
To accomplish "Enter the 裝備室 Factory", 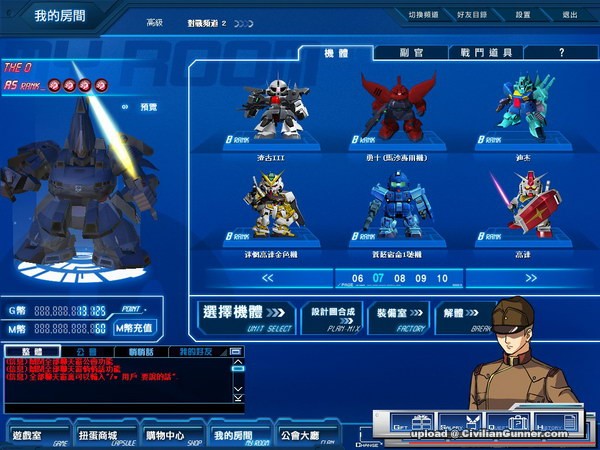I will pos(400,317).
